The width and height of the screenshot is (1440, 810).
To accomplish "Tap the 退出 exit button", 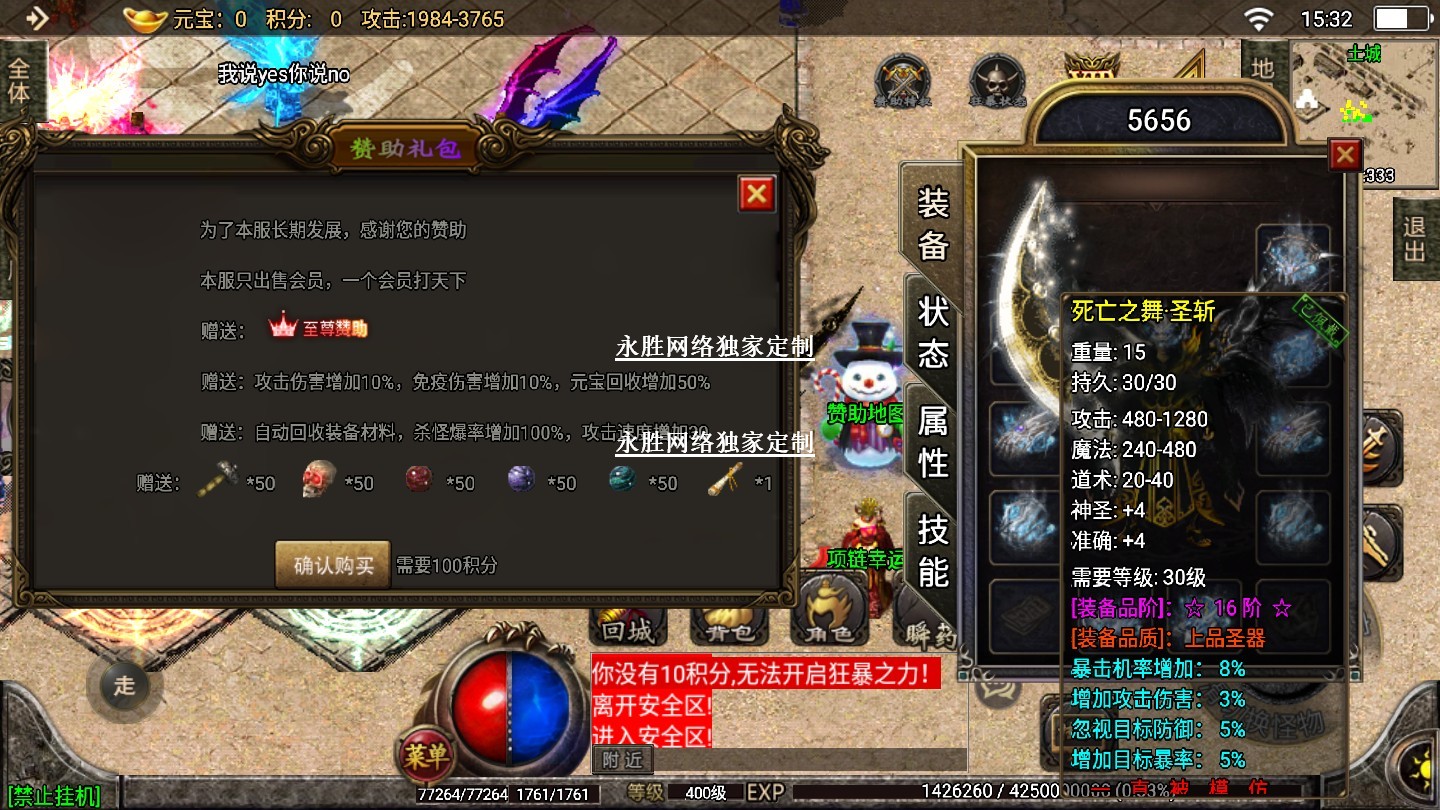I will pos(1414,239).
